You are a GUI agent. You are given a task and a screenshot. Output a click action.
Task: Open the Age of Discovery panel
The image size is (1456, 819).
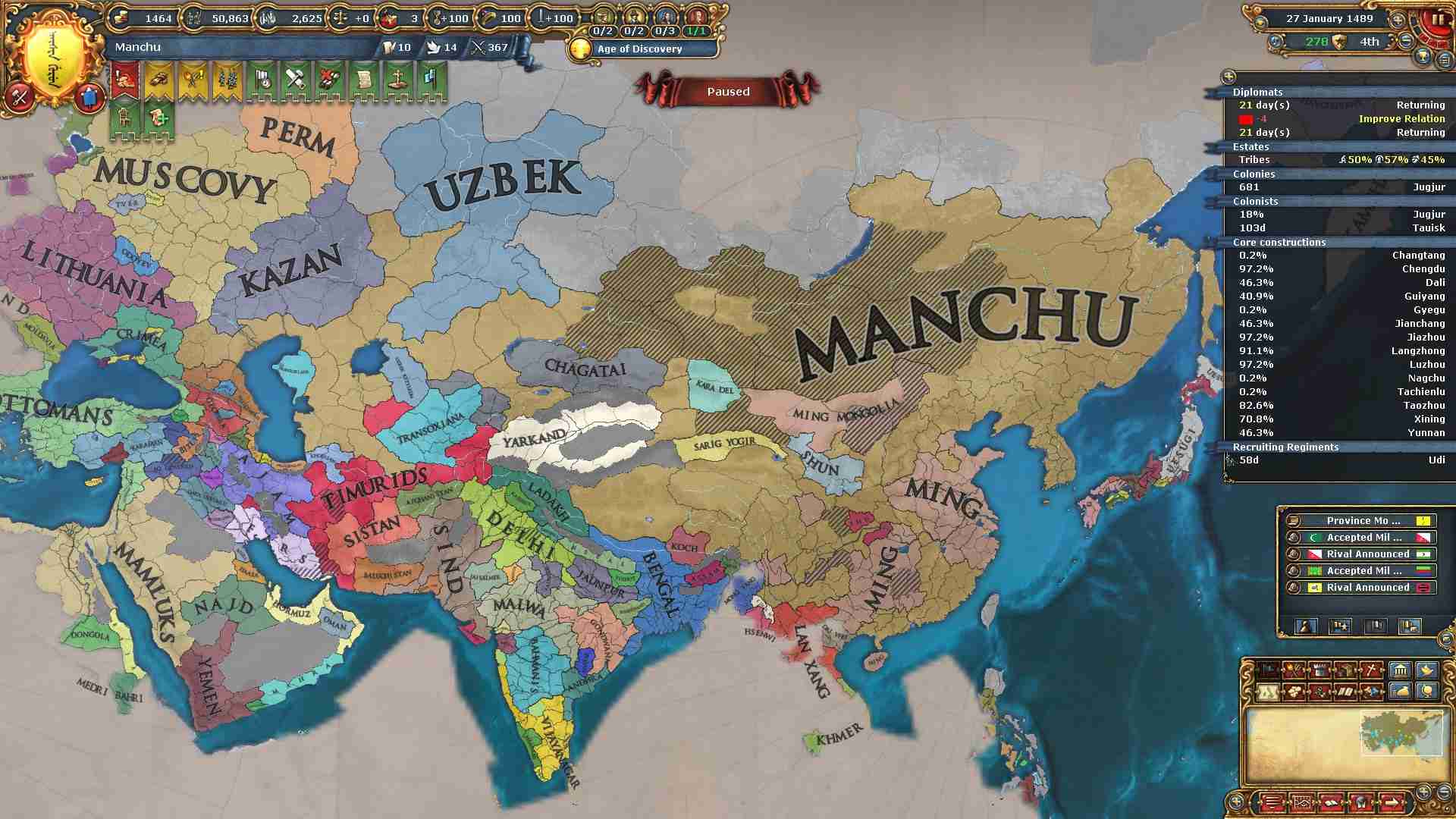639,49
